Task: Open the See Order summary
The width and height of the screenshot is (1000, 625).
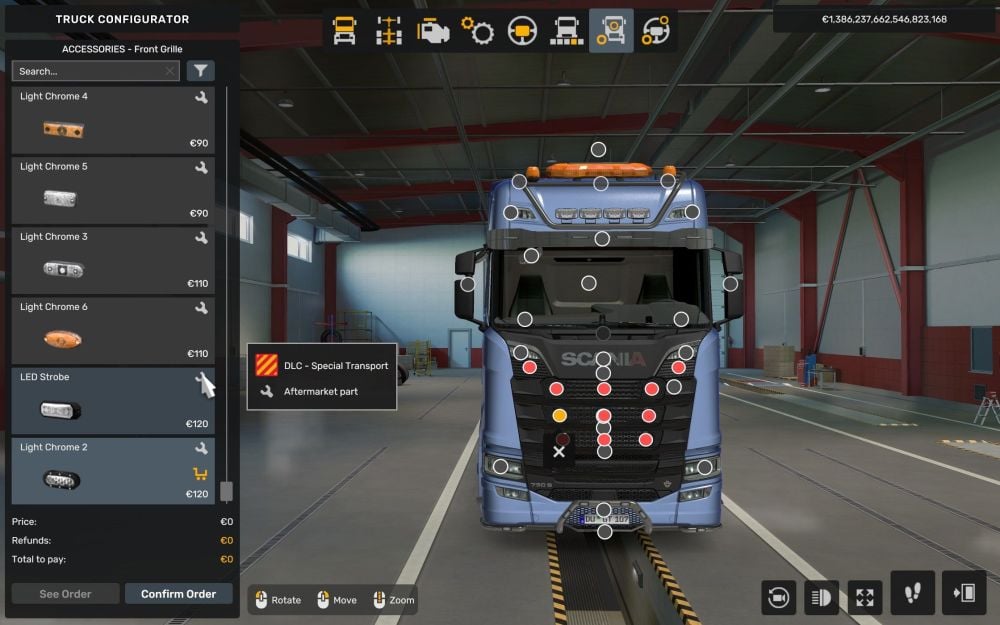Action: tap(65, 594)
